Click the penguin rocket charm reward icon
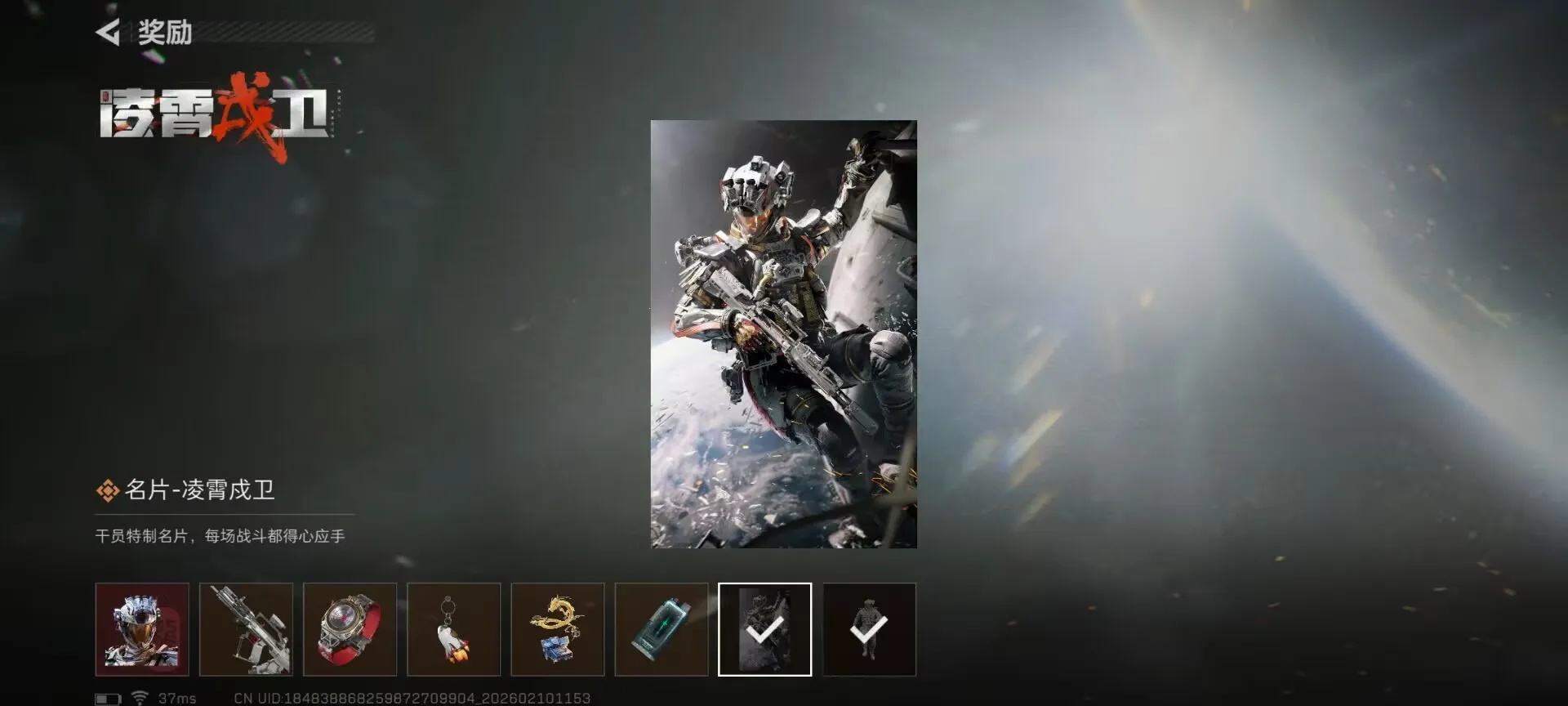Image resolution: width=1568 pixels, height=706 pixels. click(x=454, y=629)
